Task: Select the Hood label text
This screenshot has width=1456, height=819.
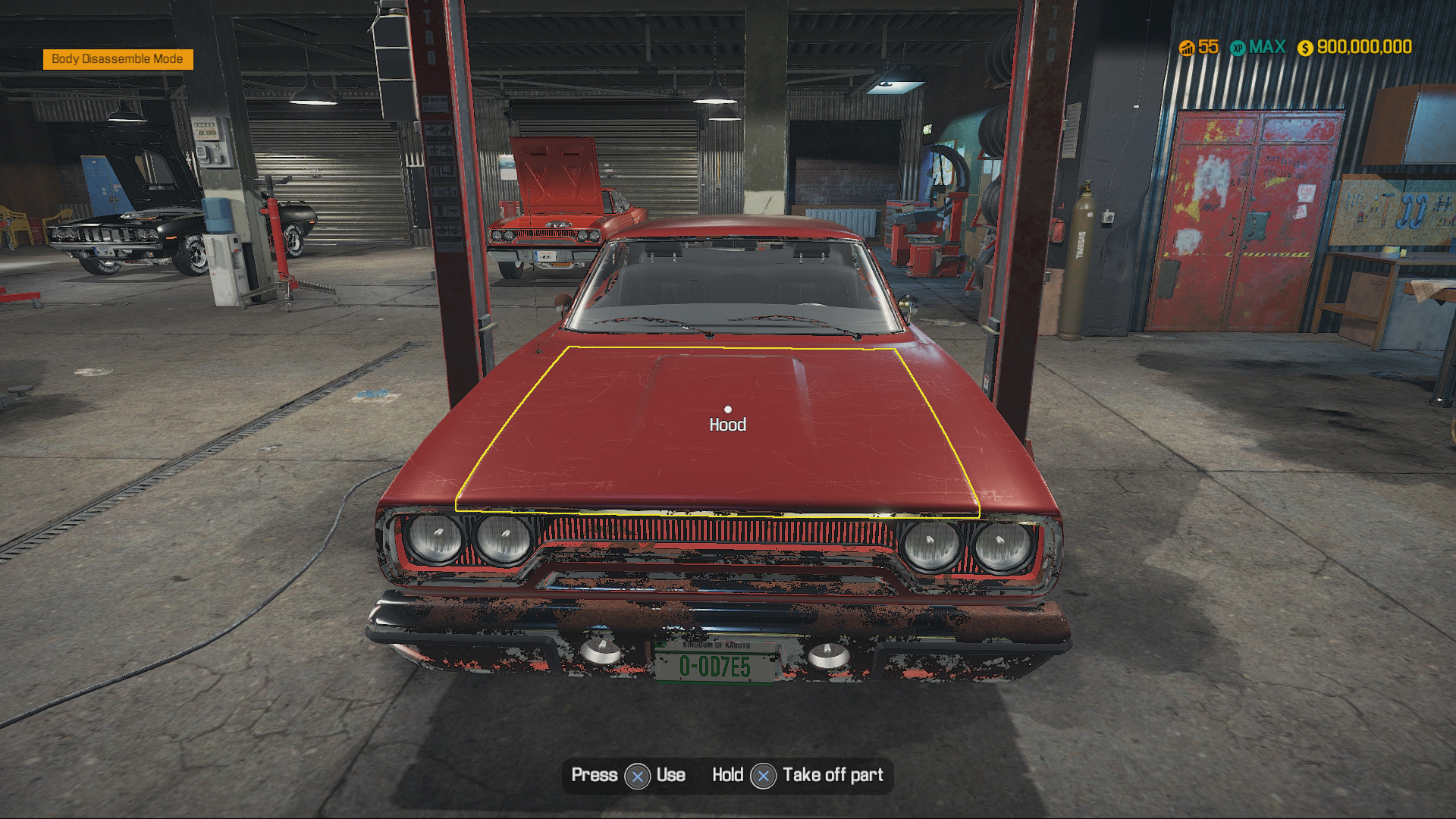Action: tap(729, 425)
